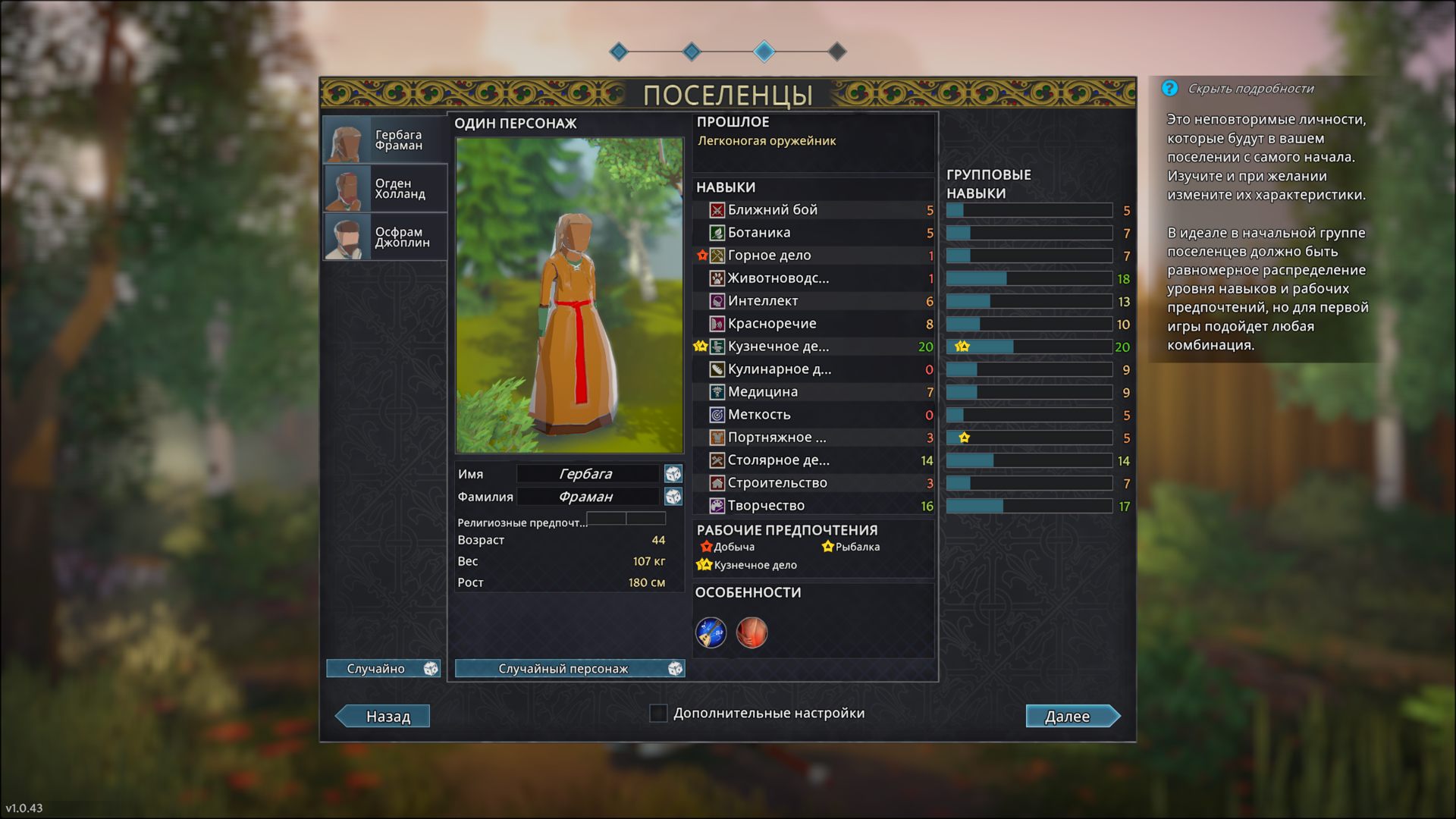Randomize the first name with dice icon
This screenshot has height=819, width=1456.
673,474
